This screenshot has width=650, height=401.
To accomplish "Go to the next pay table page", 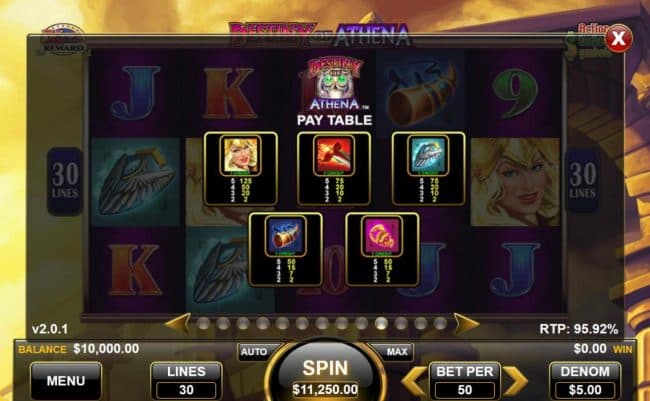I will point(466,323).
